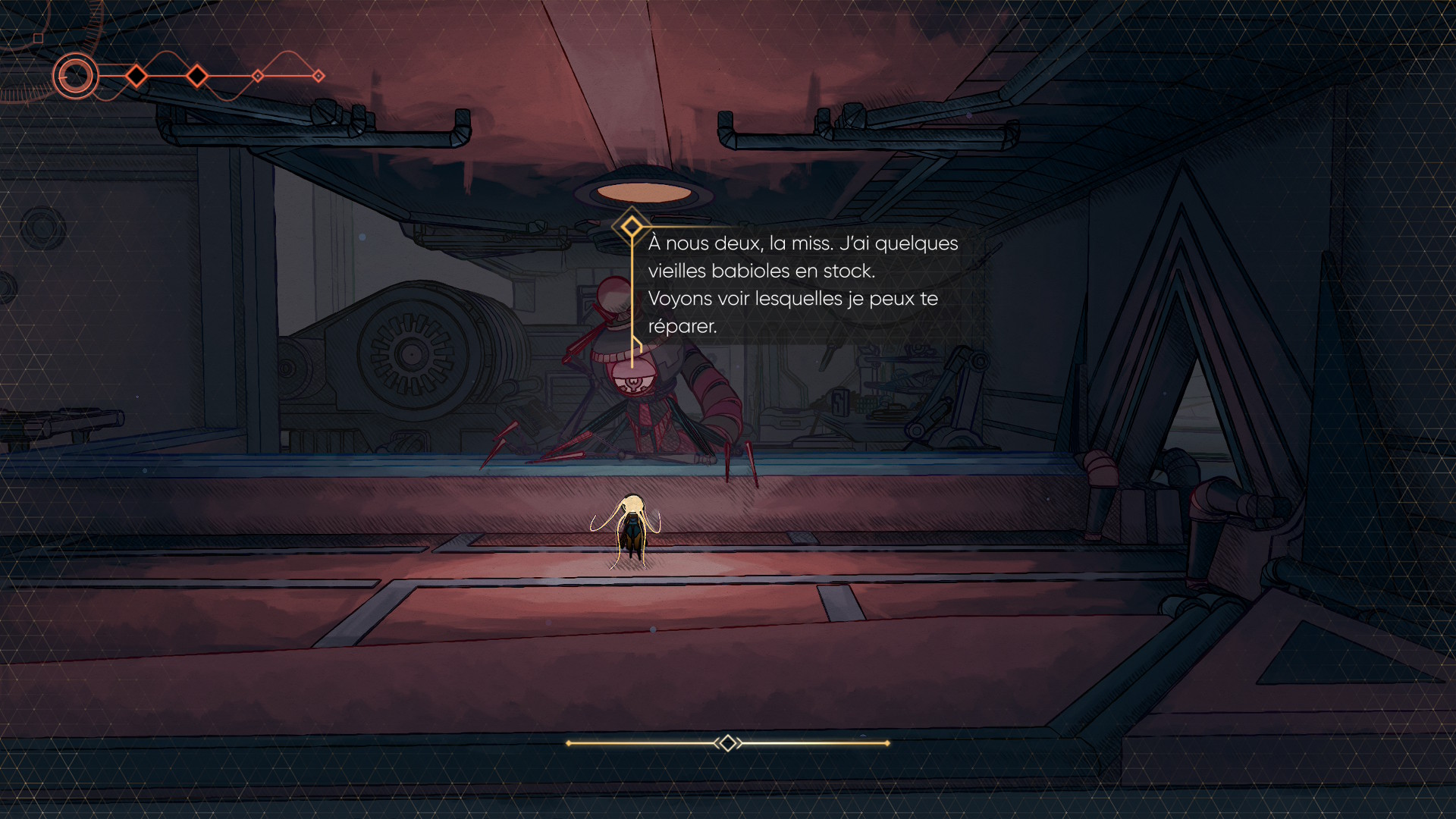Click the diamond continue indicator below the scene

[x=727, y=743]
